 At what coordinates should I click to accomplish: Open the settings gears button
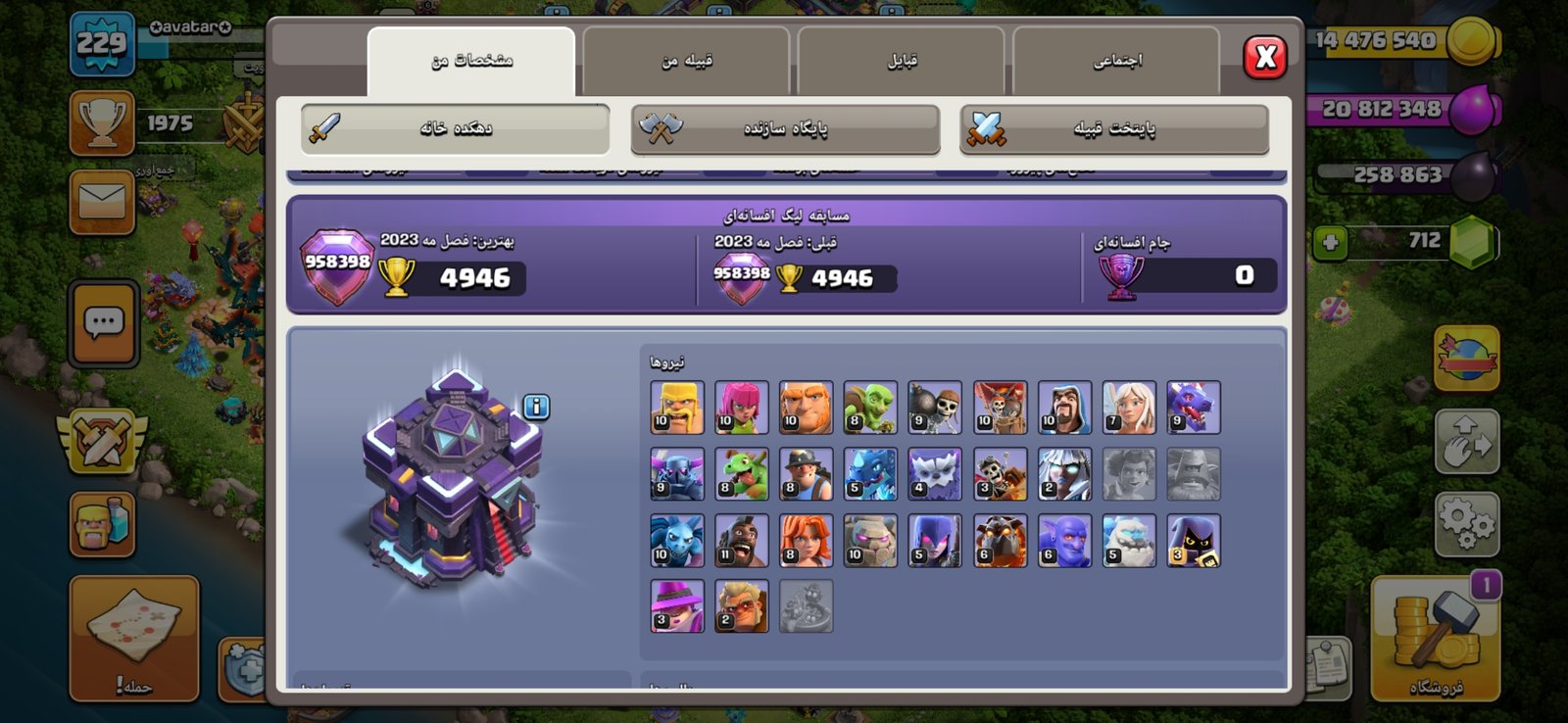tap(1466, 524)
